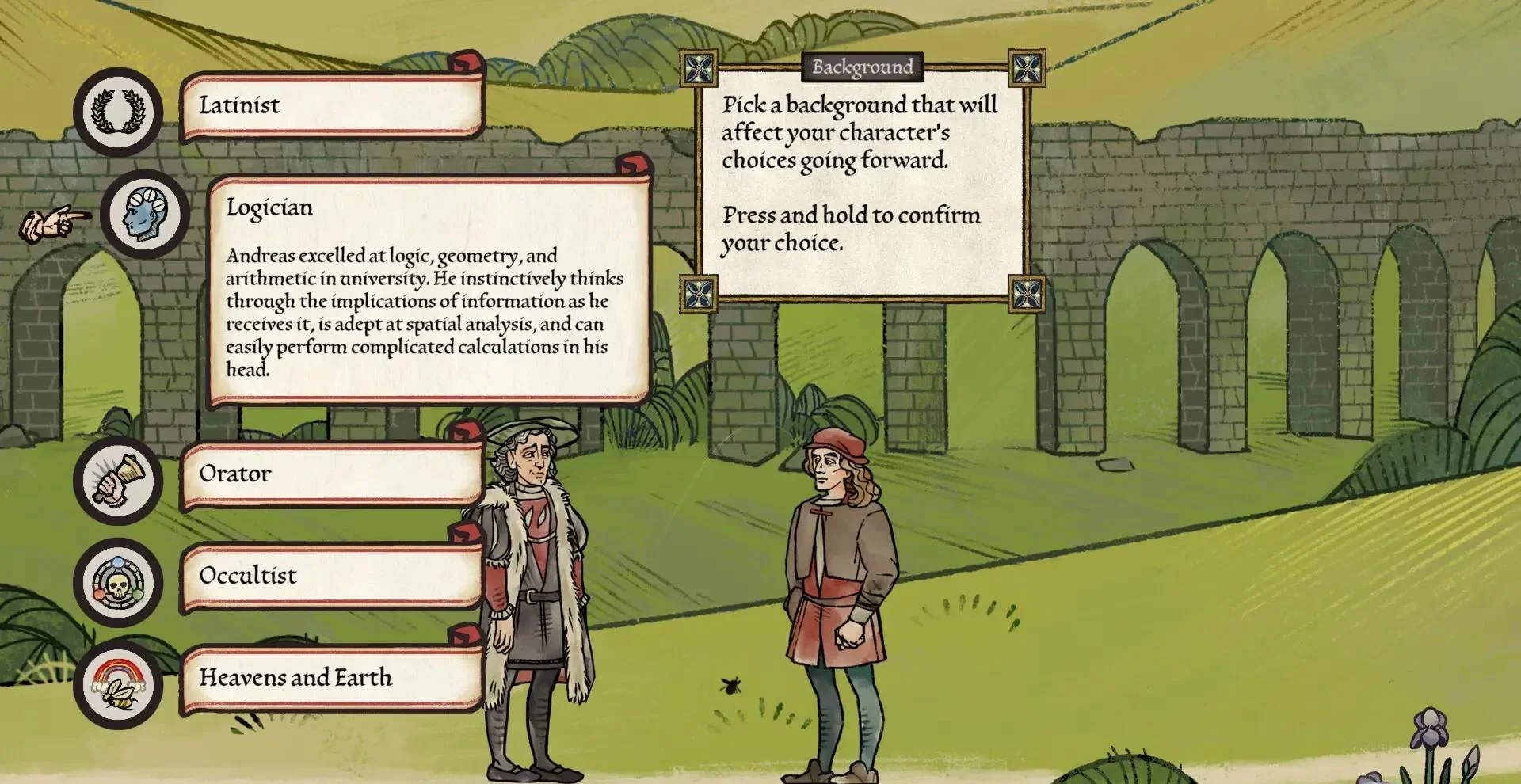Click the rainbow and bee icon

(x=118, y=684)
